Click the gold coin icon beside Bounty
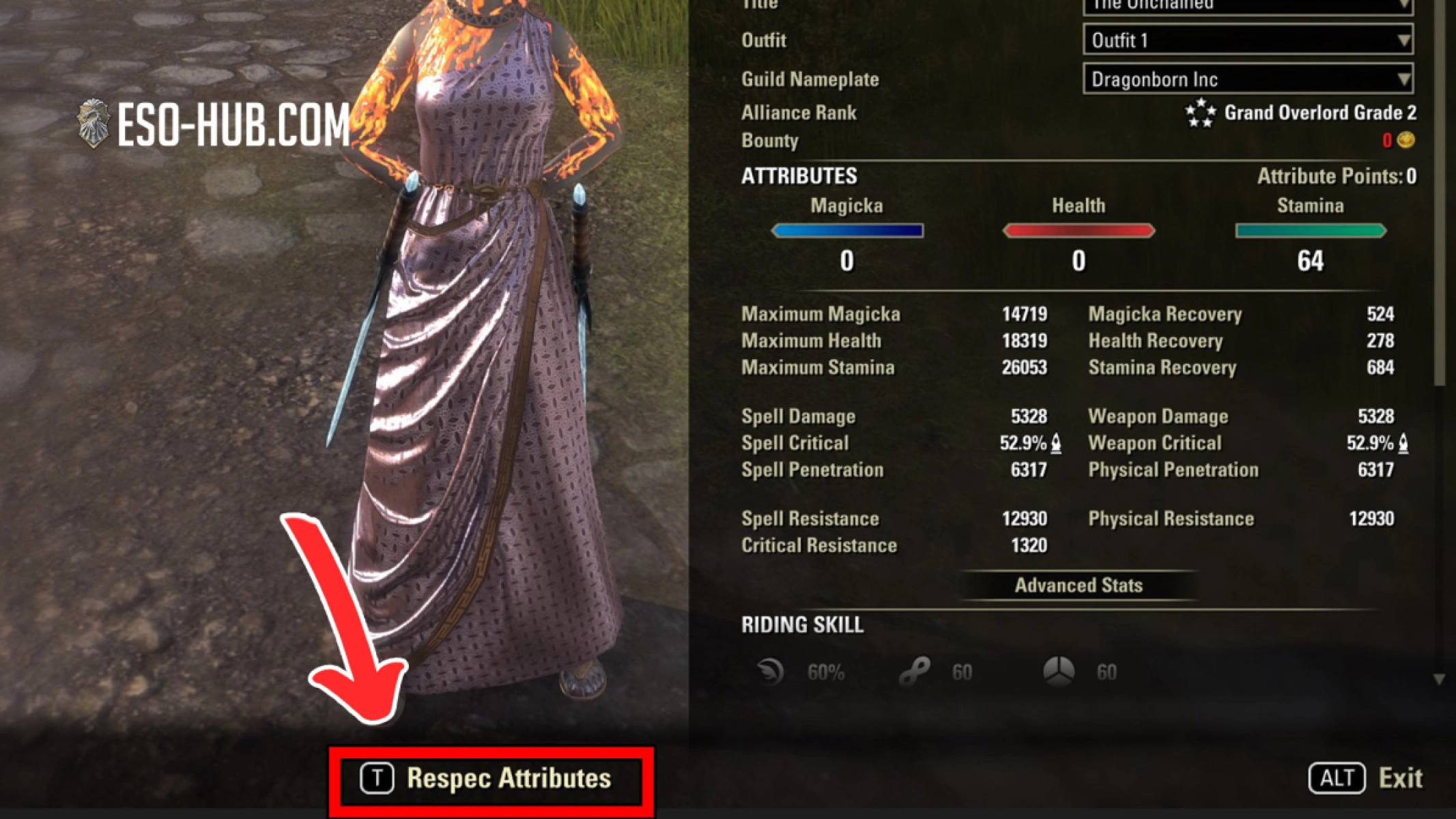1456x819 pixels. point(1405,141)
